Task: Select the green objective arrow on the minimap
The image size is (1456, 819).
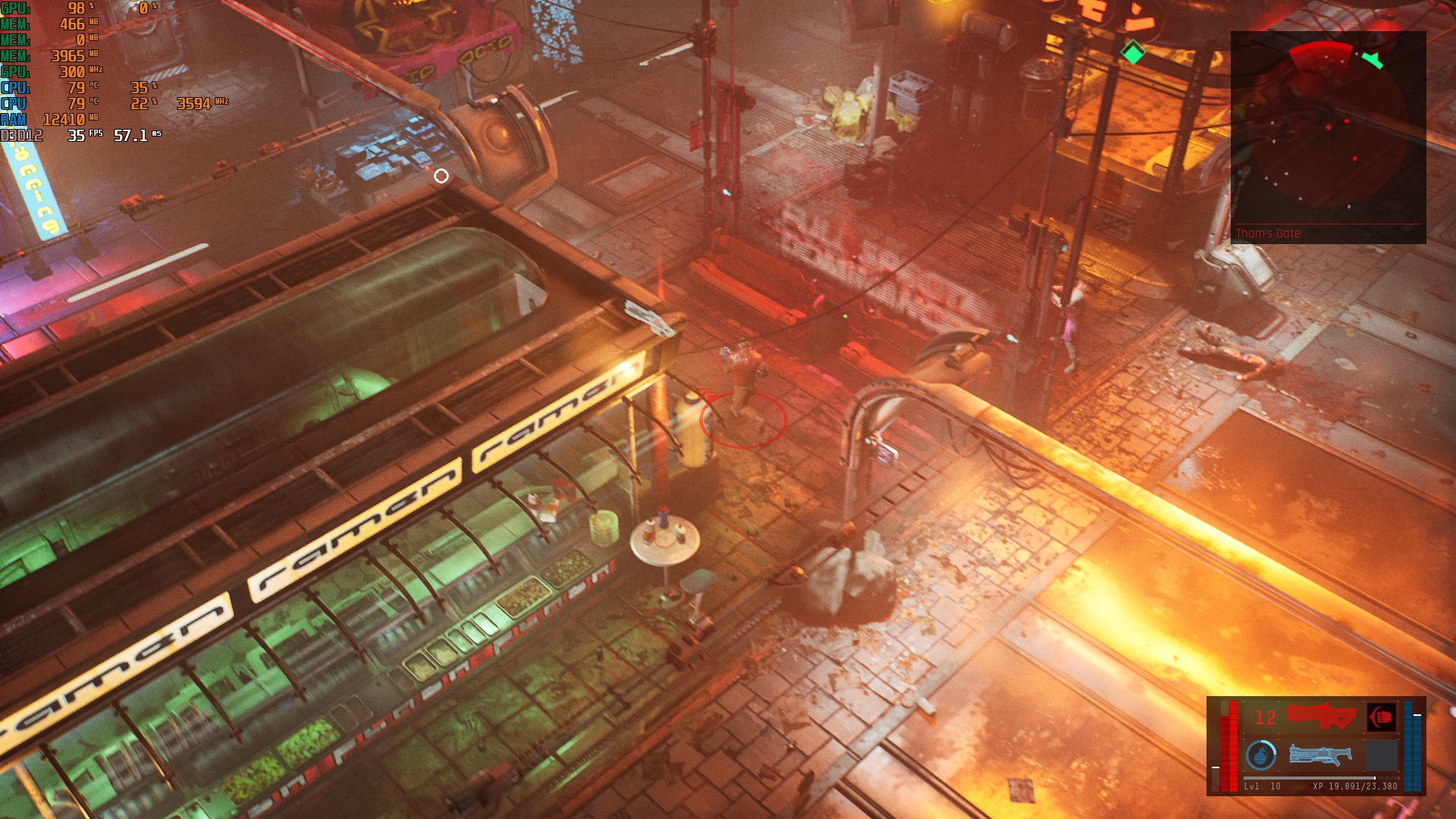Action: click(x=1373, y=60)
